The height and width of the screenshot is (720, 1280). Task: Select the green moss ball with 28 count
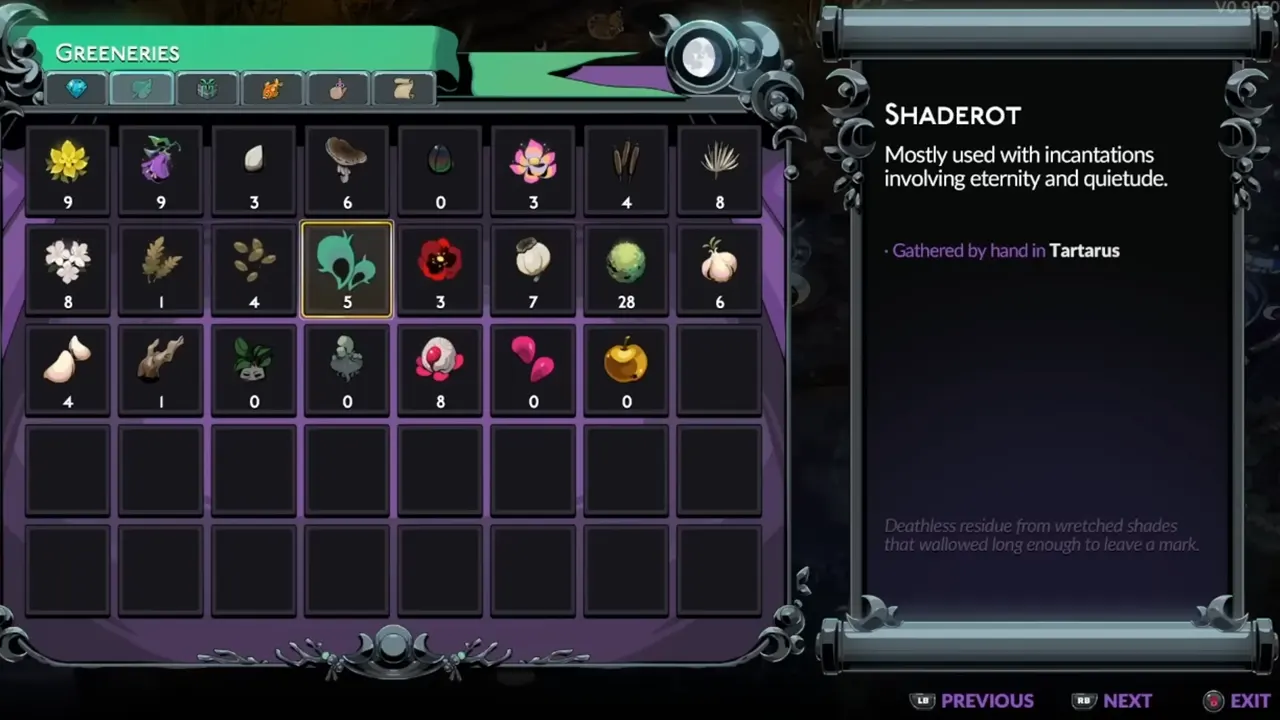[626, 262]
